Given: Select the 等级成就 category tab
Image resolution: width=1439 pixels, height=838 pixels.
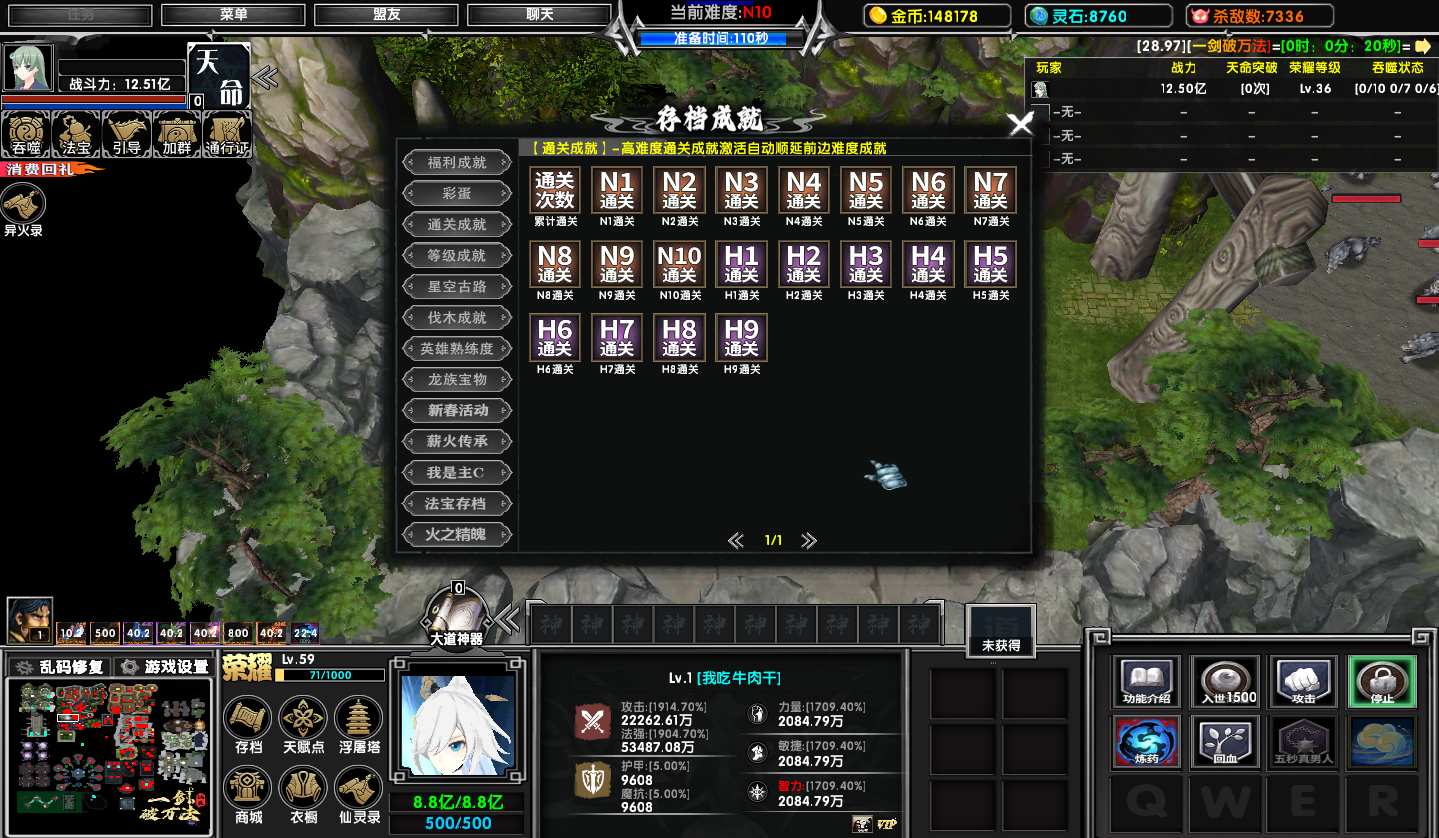Looking at the screenshot, I should (x=457, y=255).
